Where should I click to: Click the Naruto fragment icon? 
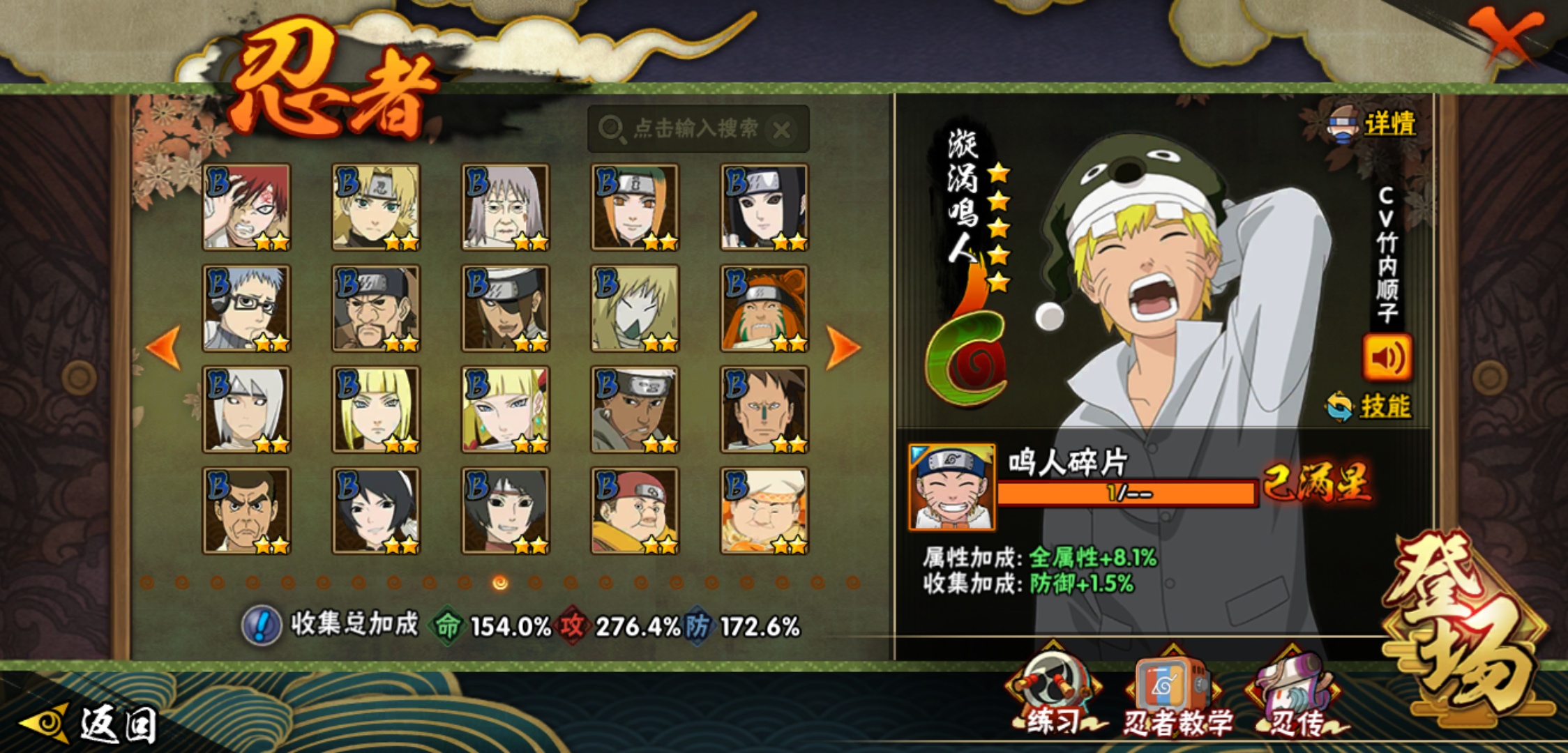click(x=952, y=487)
